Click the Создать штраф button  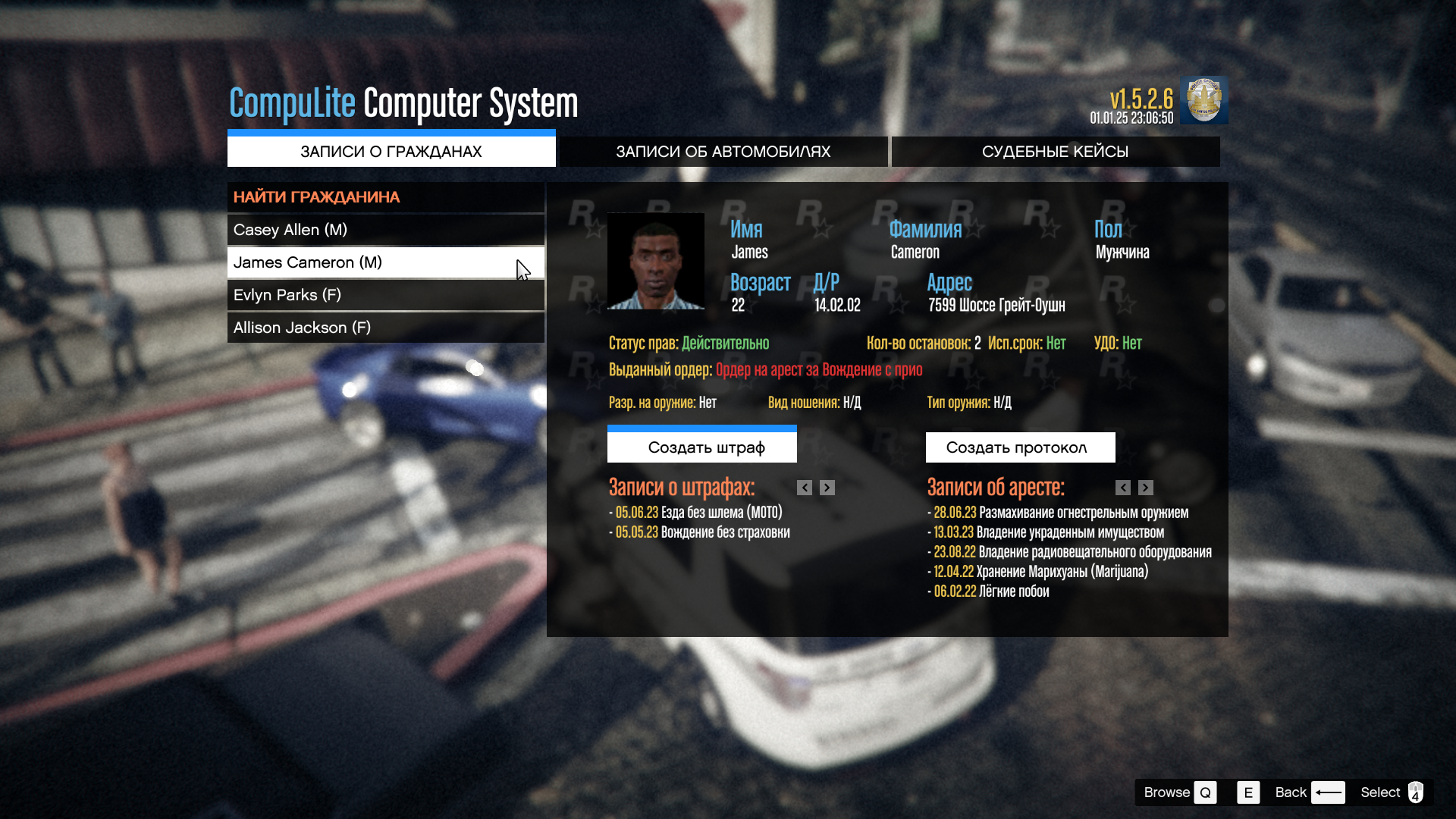coord(701,447)
